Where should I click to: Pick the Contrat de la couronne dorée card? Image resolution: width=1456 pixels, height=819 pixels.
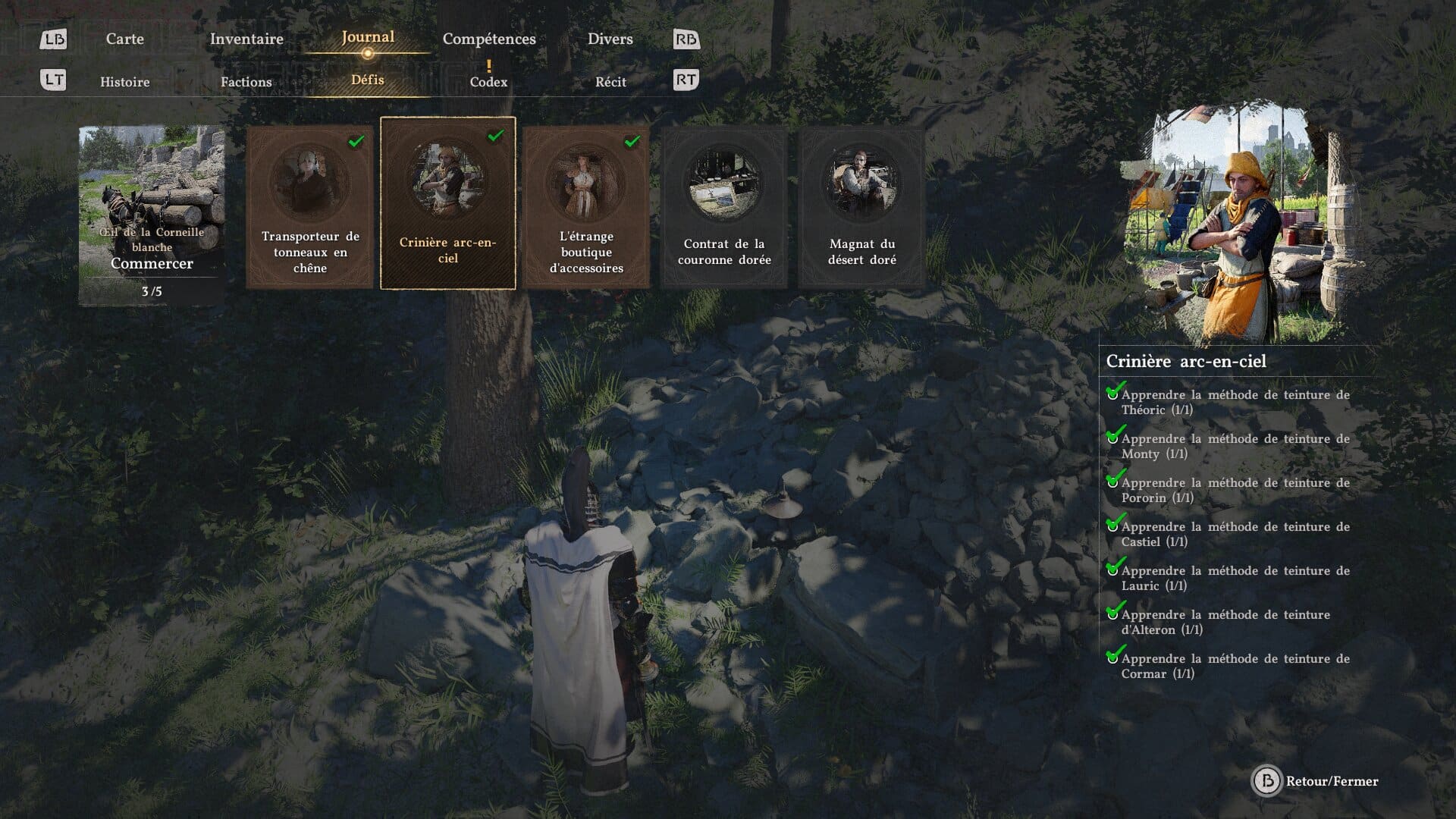pyautogui.click(x=723, y=206)
